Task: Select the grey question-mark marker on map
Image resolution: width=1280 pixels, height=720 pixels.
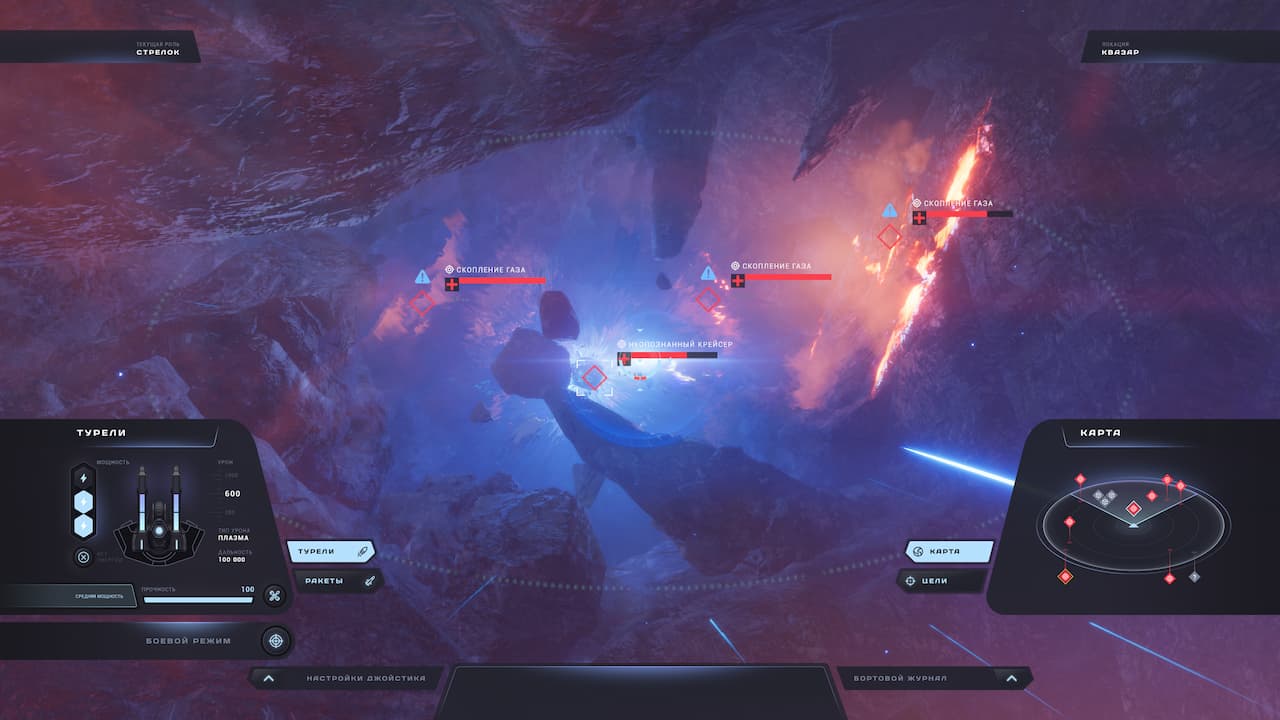Action: (1194, 576)
